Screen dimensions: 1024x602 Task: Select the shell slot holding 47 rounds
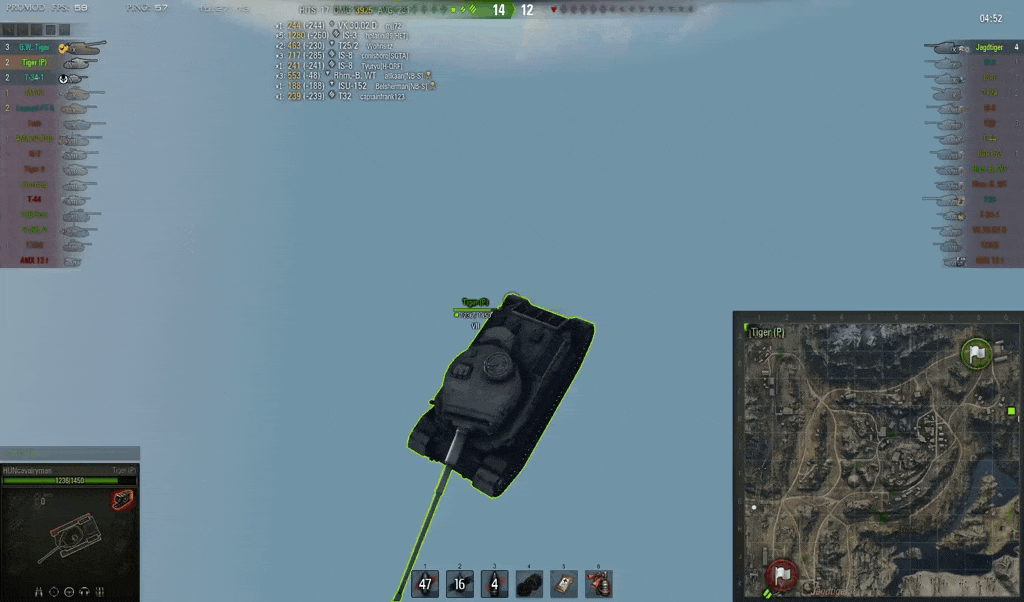click(x=425, y=584)
